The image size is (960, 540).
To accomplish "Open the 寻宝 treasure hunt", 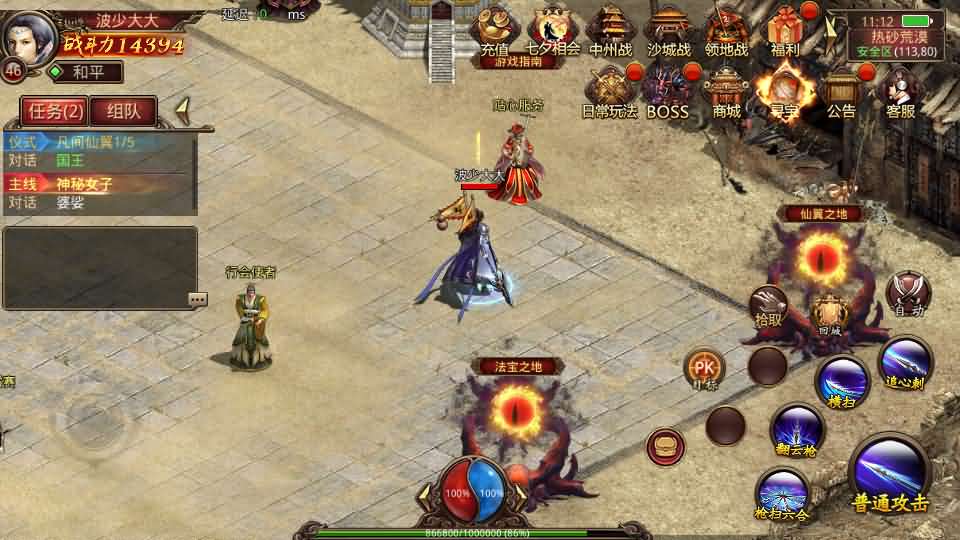I will pos(783,91).
